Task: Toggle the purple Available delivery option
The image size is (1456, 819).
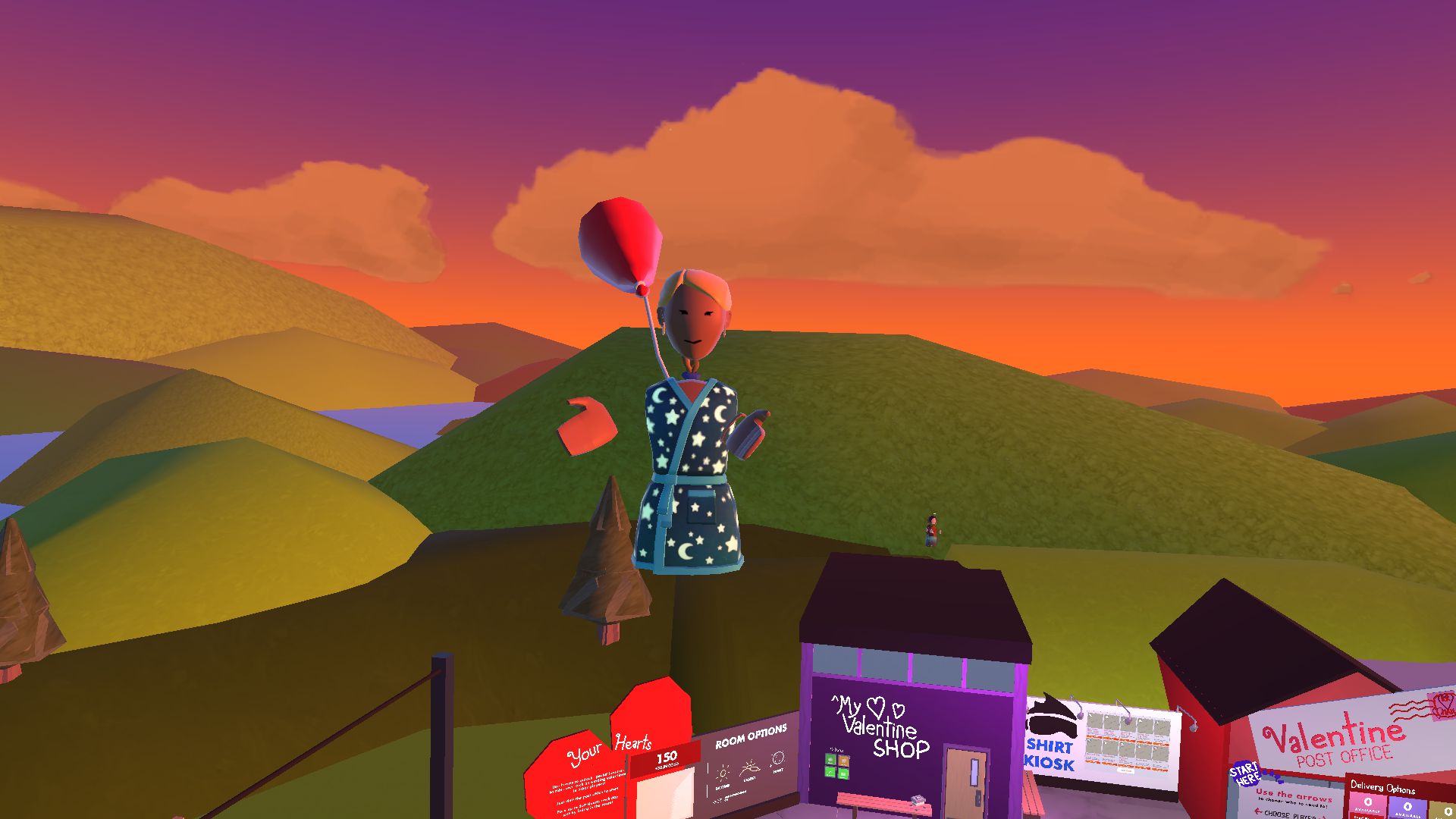Action: coord(1407,808)
